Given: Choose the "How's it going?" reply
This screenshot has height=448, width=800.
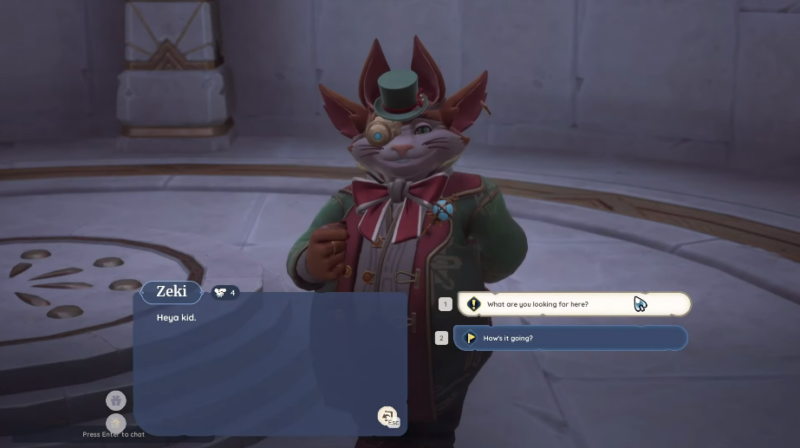Looking at the screenshot, I should 571,338.
